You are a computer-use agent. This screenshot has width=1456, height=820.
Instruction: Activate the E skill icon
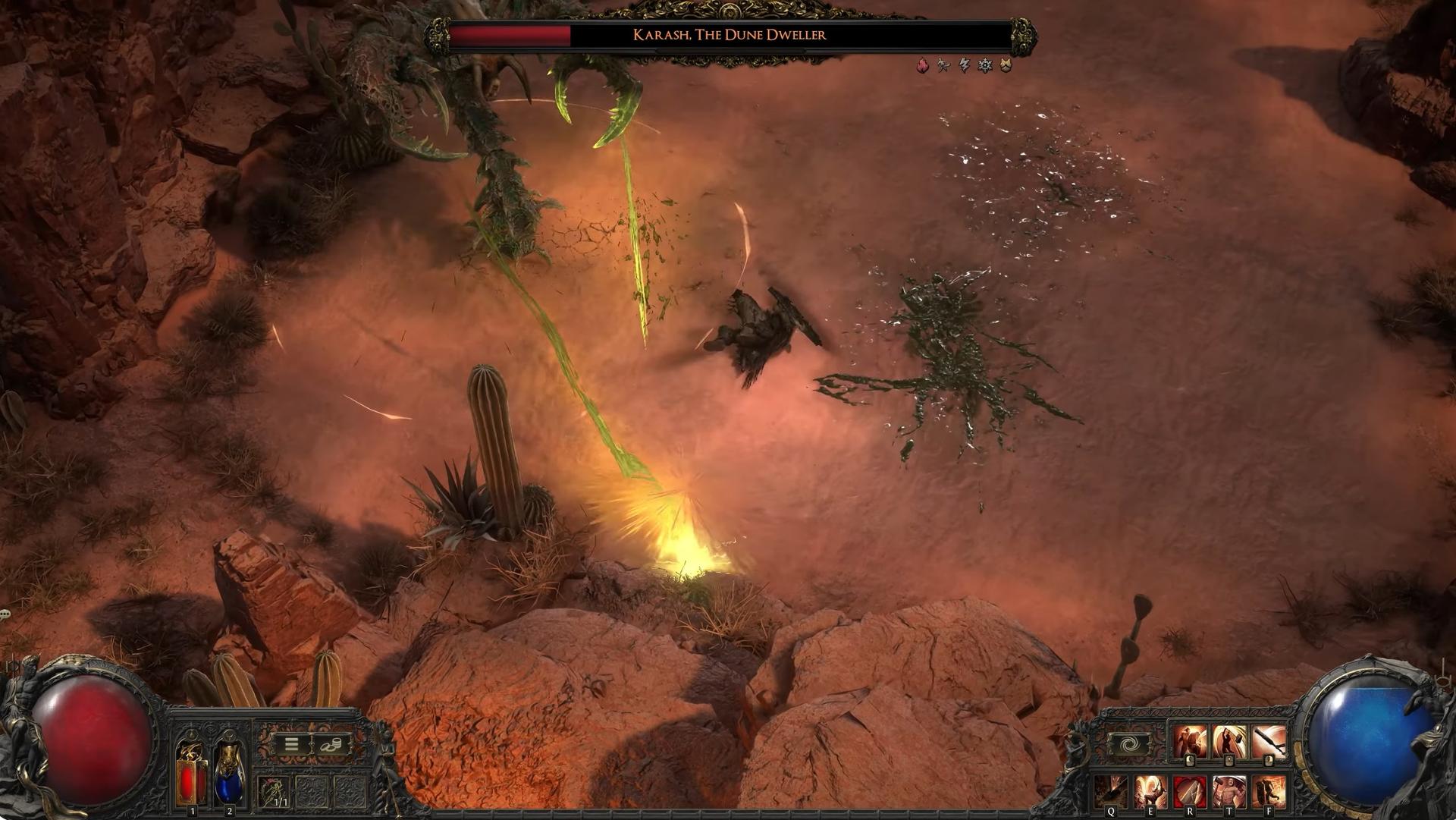point(1152,791)
